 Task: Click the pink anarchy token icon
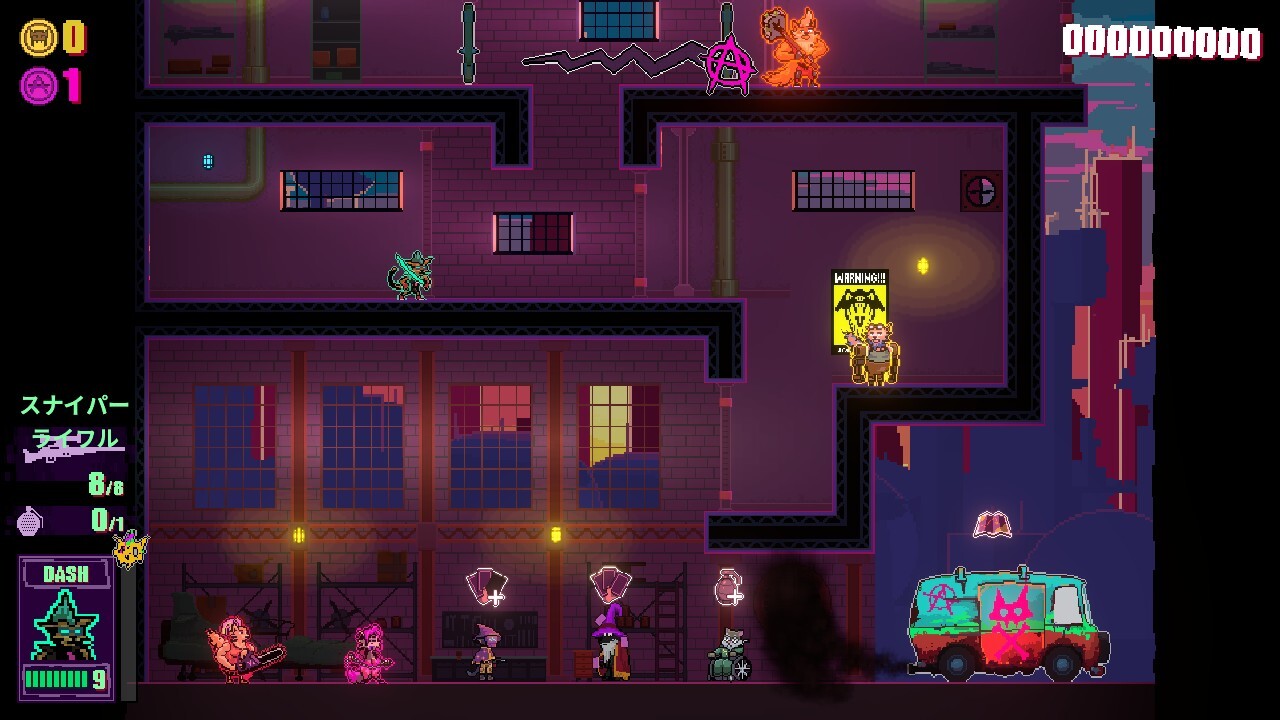pos(37,86)
